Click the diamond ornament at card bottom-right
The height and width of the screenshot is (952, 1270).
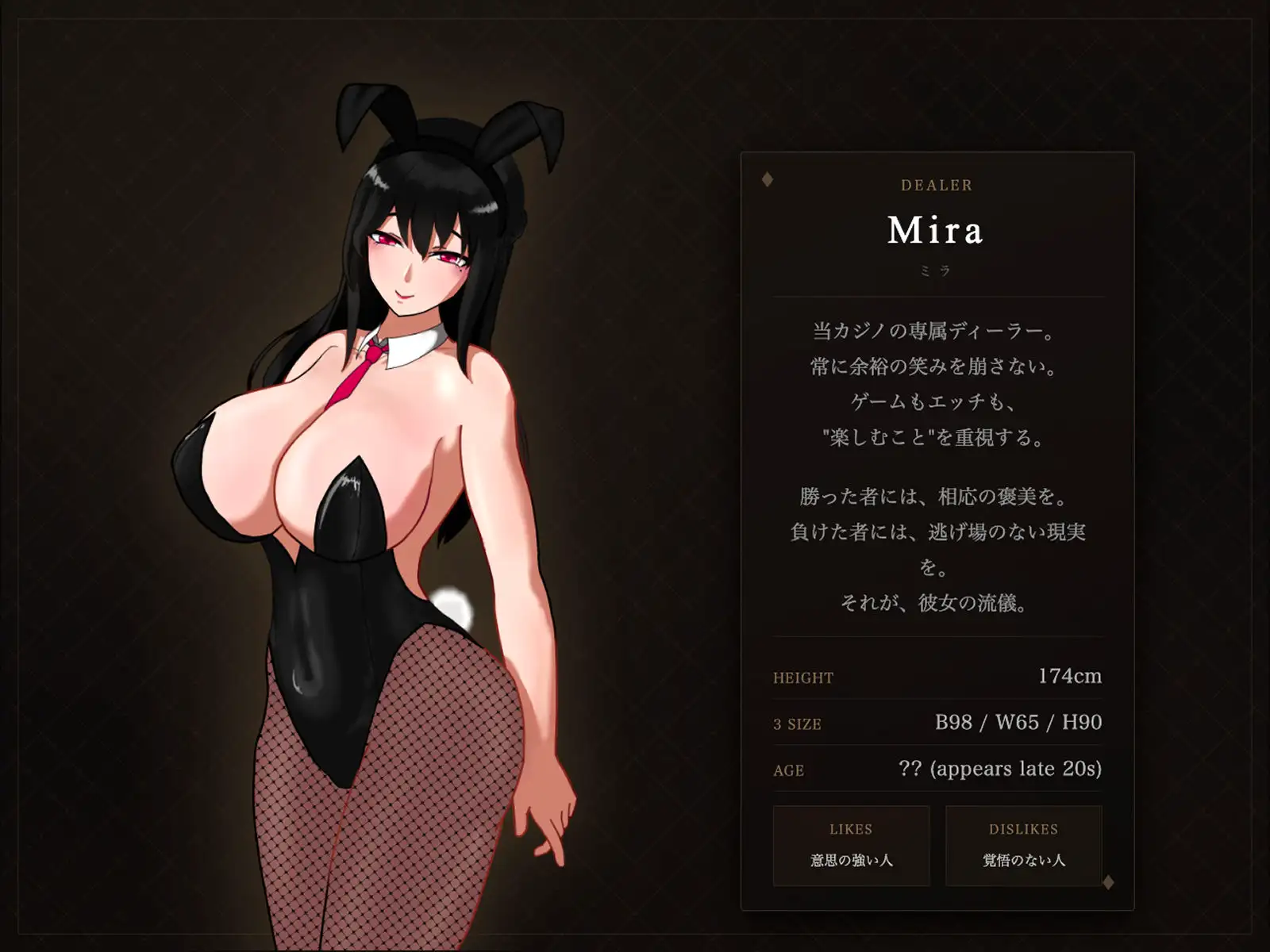tap(1107, 881)
